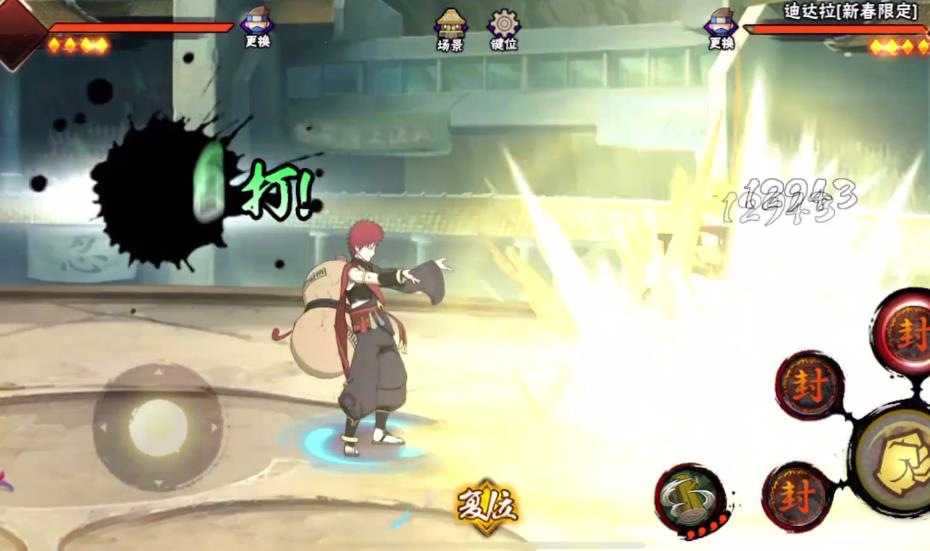This screenshot has width=930, height=551.
Task: Tap the 复位 reset button
Action: (x=487, y=503)
